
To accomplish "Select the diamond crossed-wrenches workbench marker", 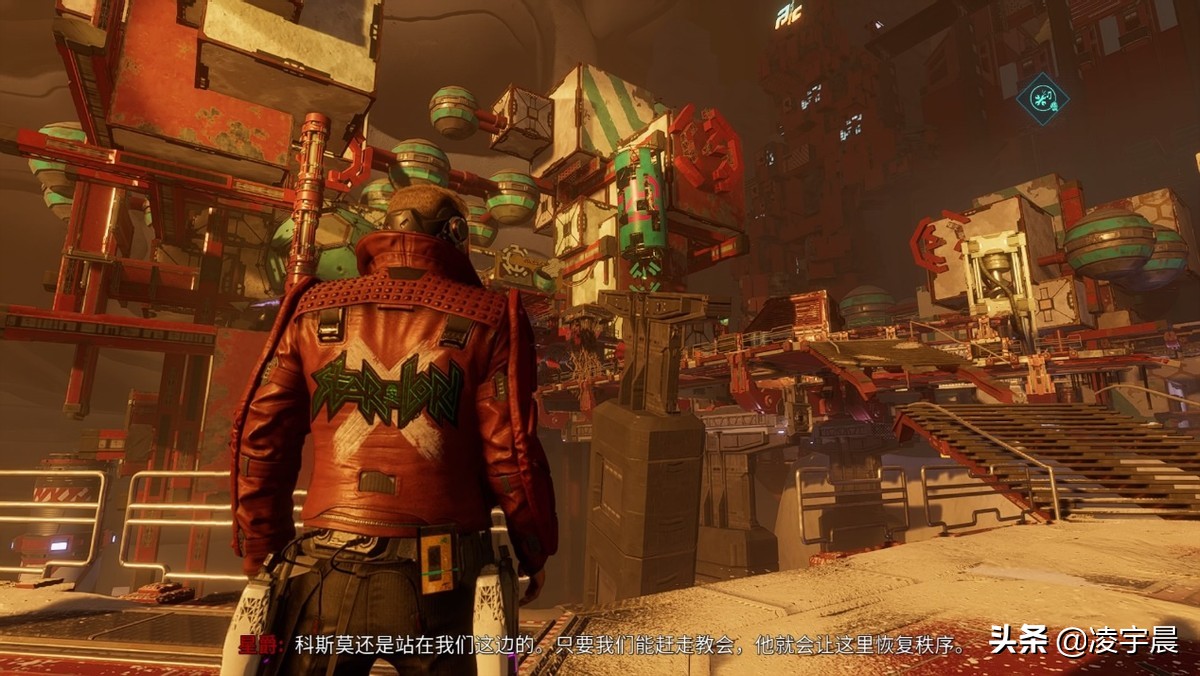I will [x=1042, y=100].
